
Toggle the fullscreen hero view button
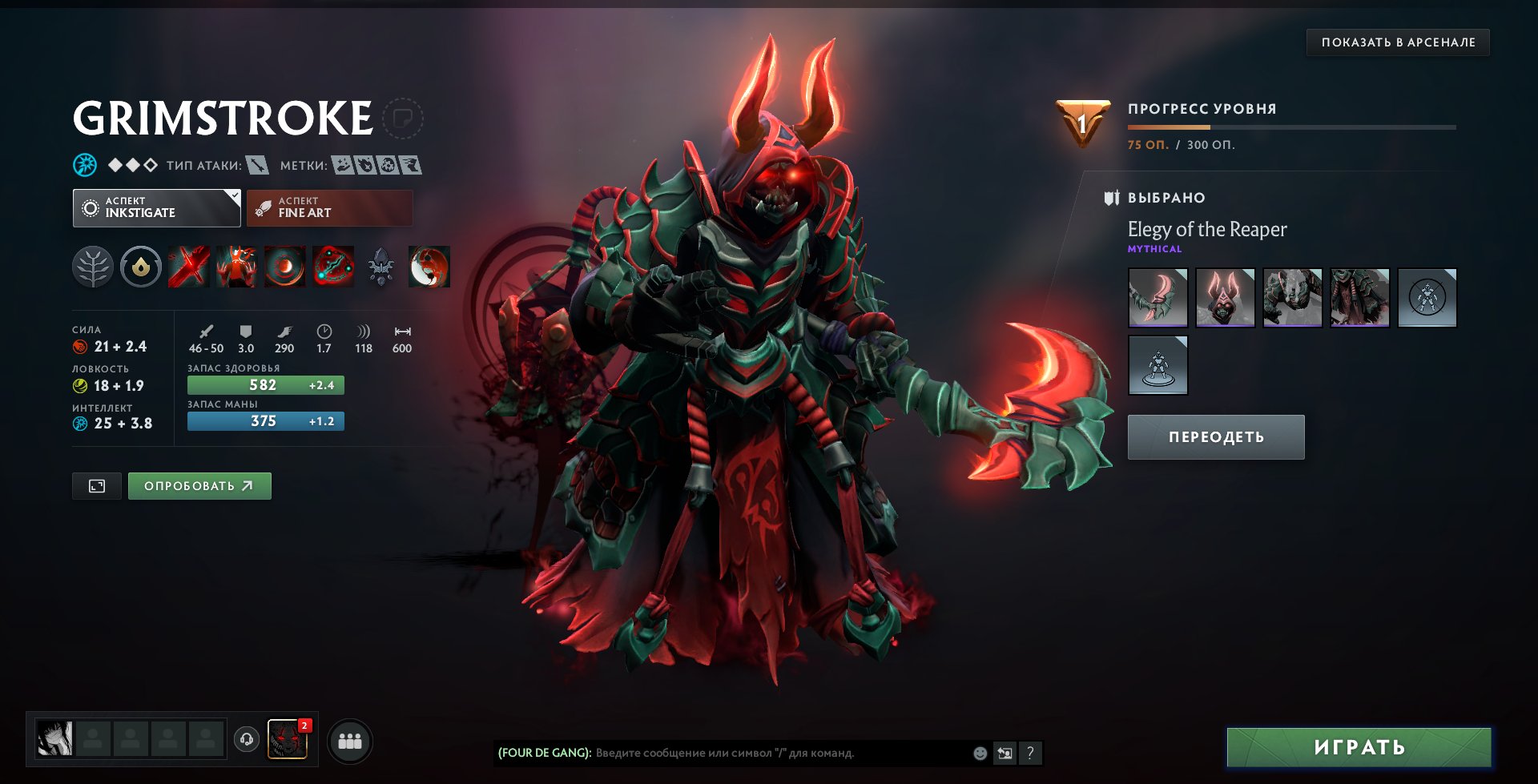(97, 486)
